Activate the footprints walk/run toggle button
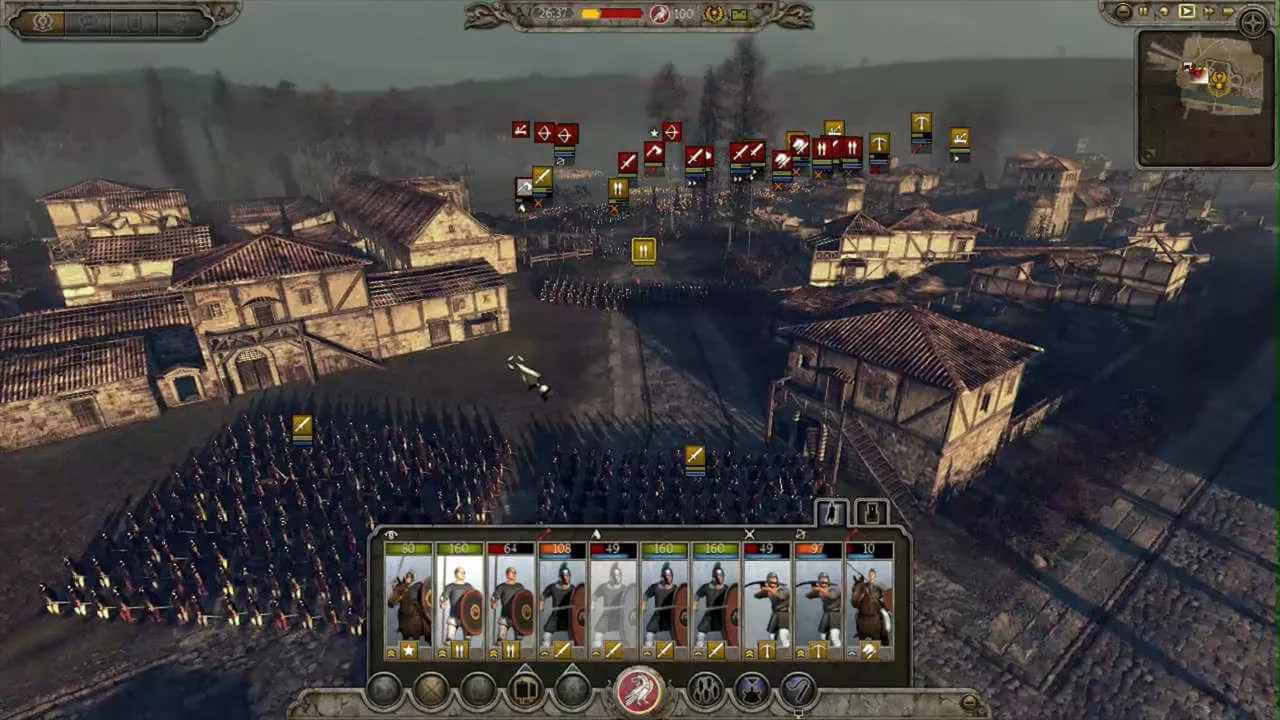Viewport: 1280px width, 720px height. click(706, 691)
